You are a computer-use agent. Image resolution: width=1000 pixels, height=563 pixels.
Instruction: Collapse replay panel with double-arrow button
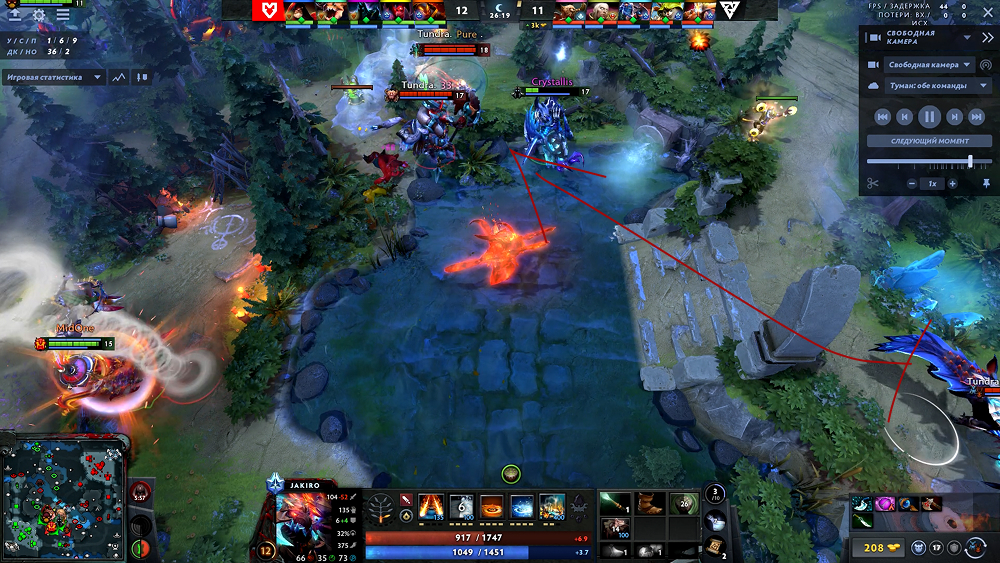(987, 38)
